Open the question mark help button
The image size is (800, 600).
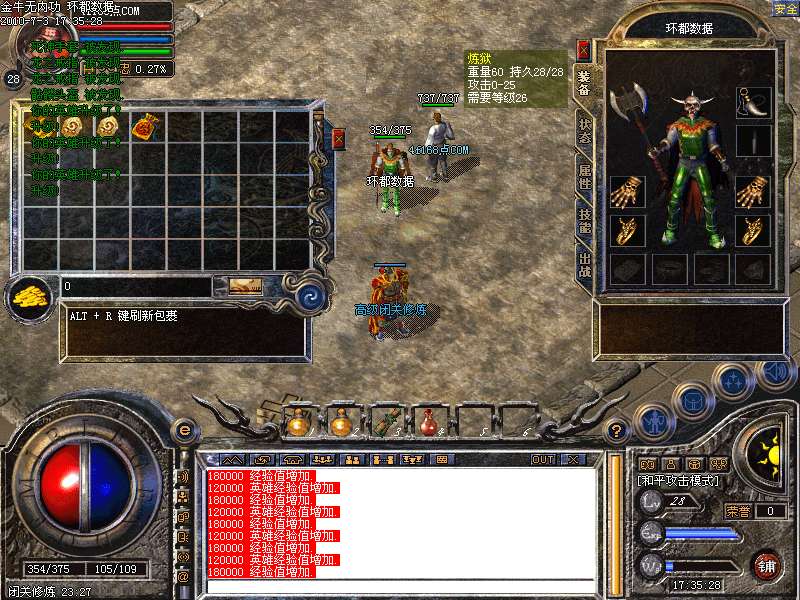click(618, 431)
